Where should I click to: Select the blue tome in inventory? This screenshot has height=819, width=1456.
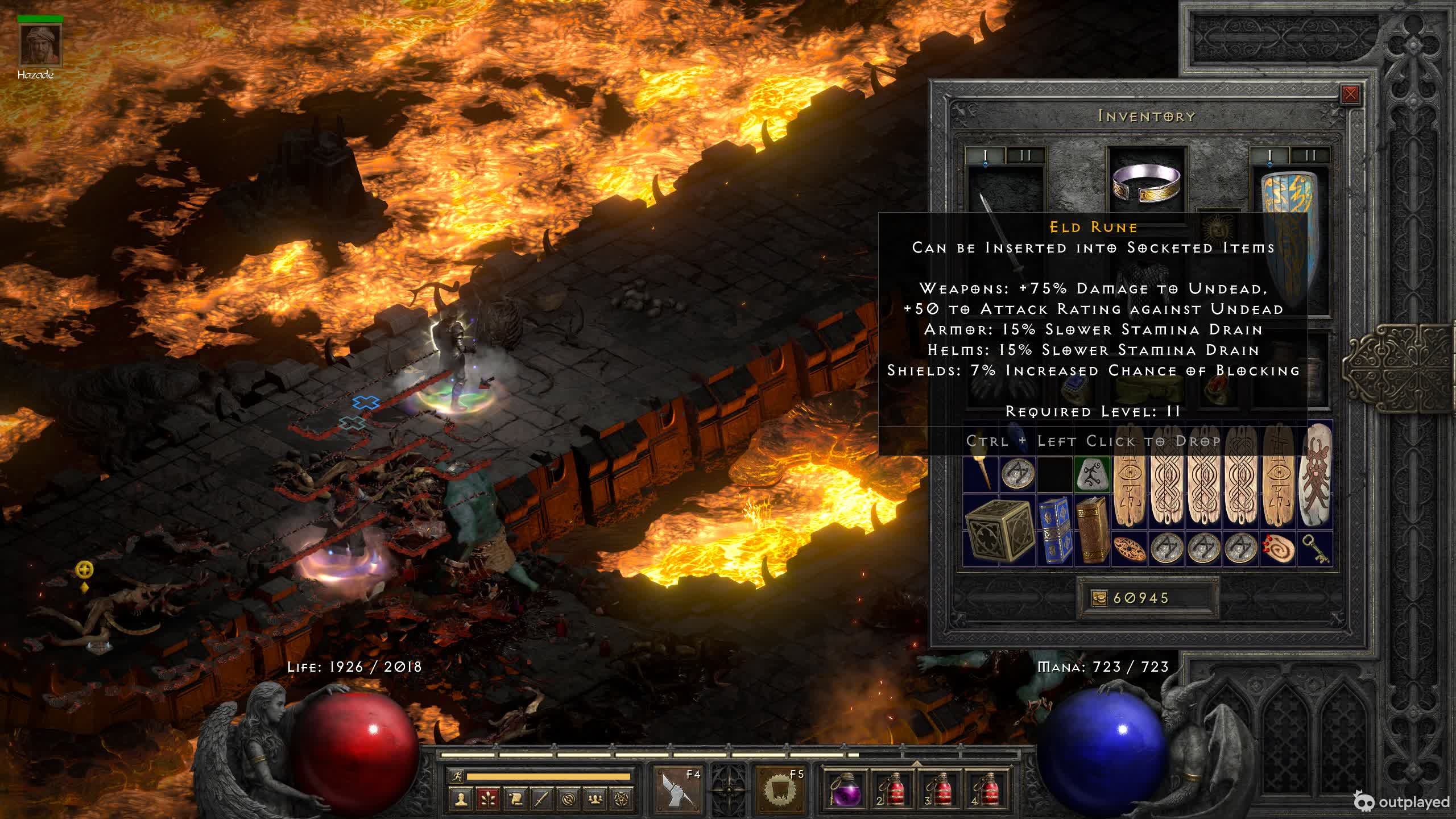point(1056,531)
